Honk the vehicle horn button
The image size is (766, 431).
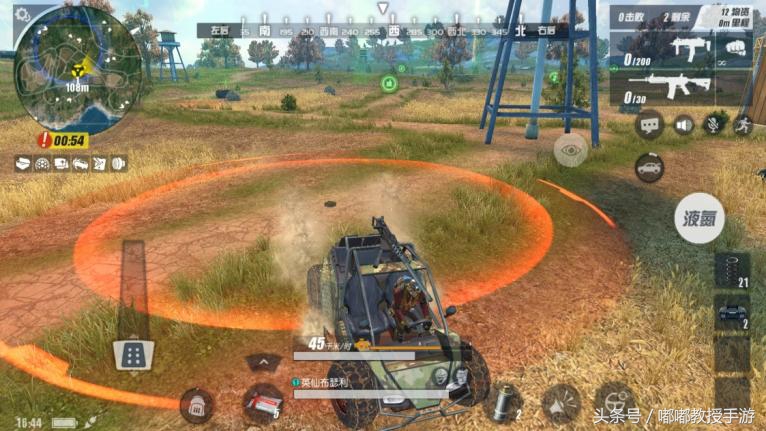tap(560, 403)
